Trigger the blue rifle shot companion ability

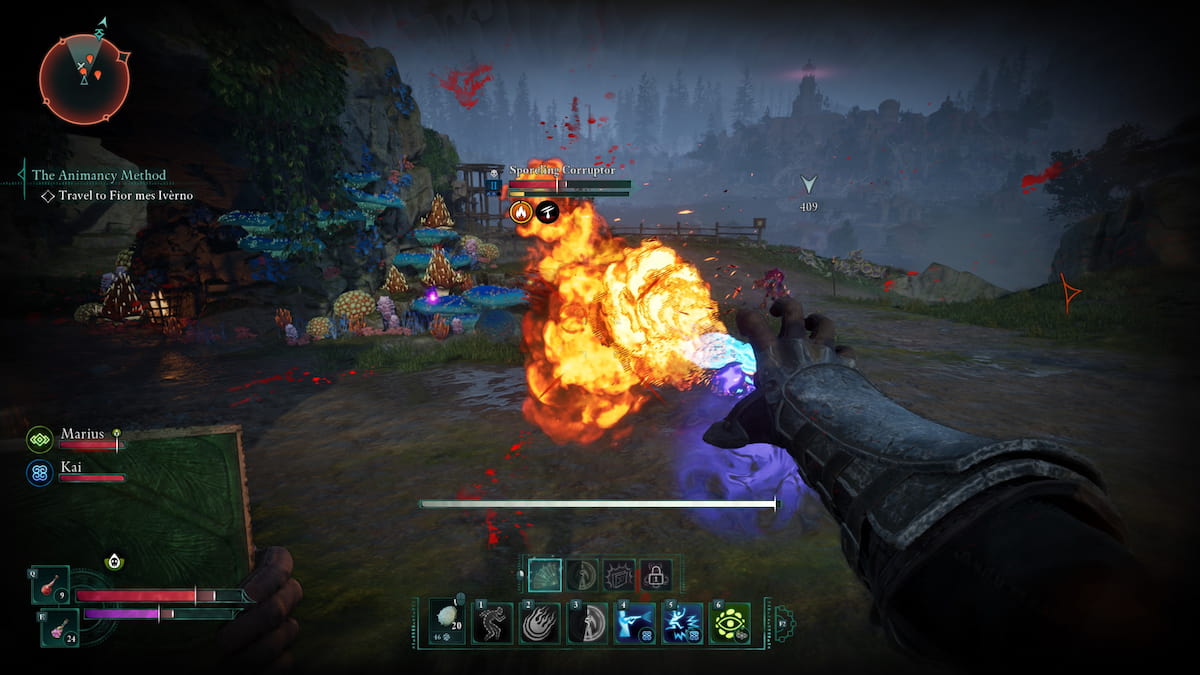tap(635, 623)
